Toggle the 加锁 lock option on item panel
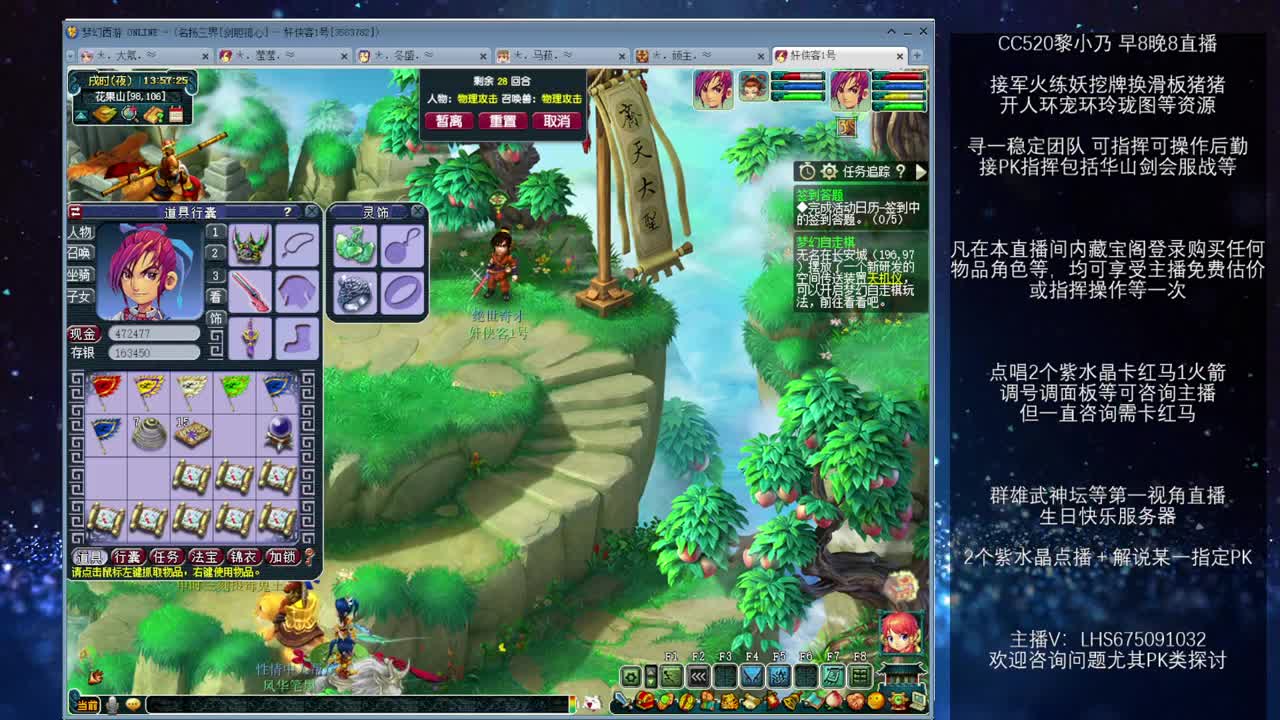 [281, 555]
